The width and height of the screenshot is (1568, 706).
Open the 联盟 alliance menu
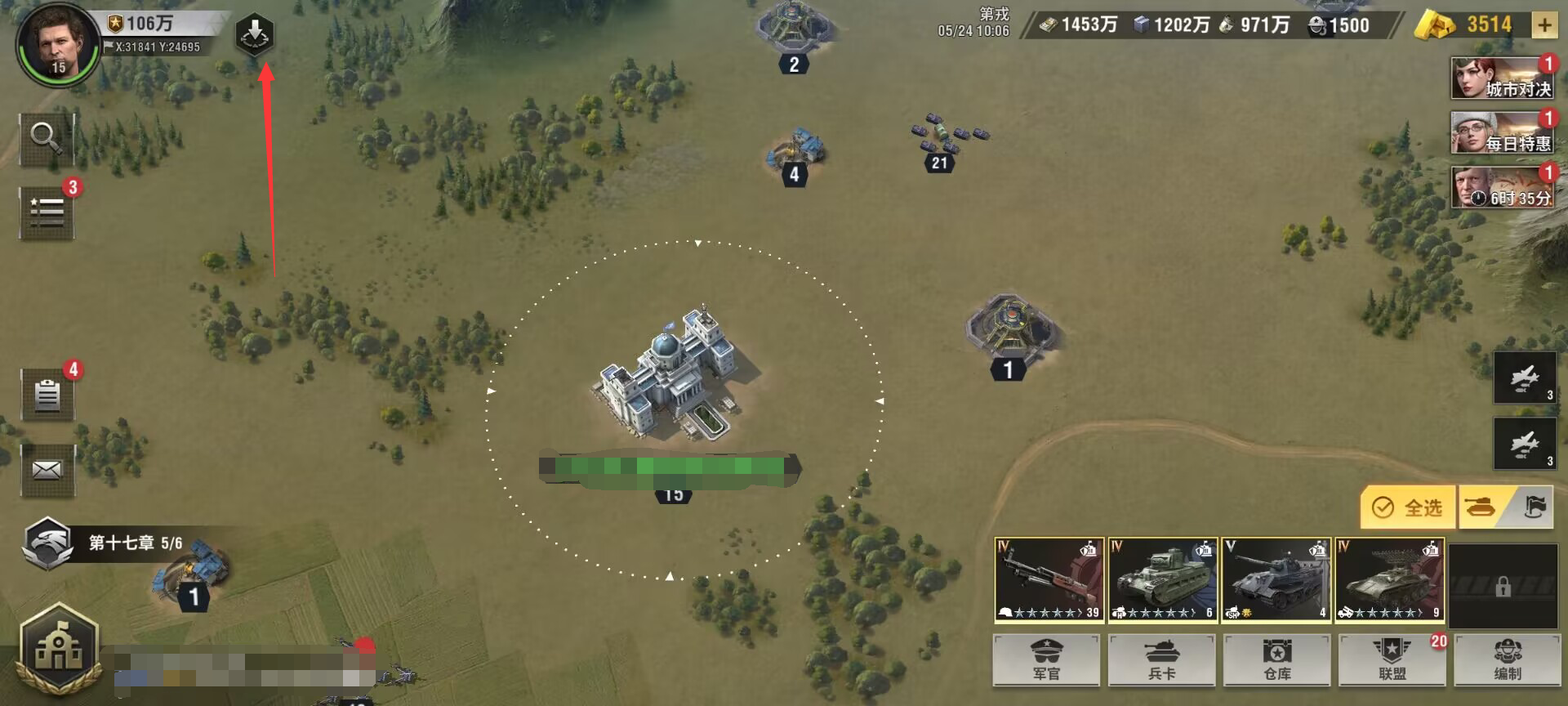click(1392, 659)
